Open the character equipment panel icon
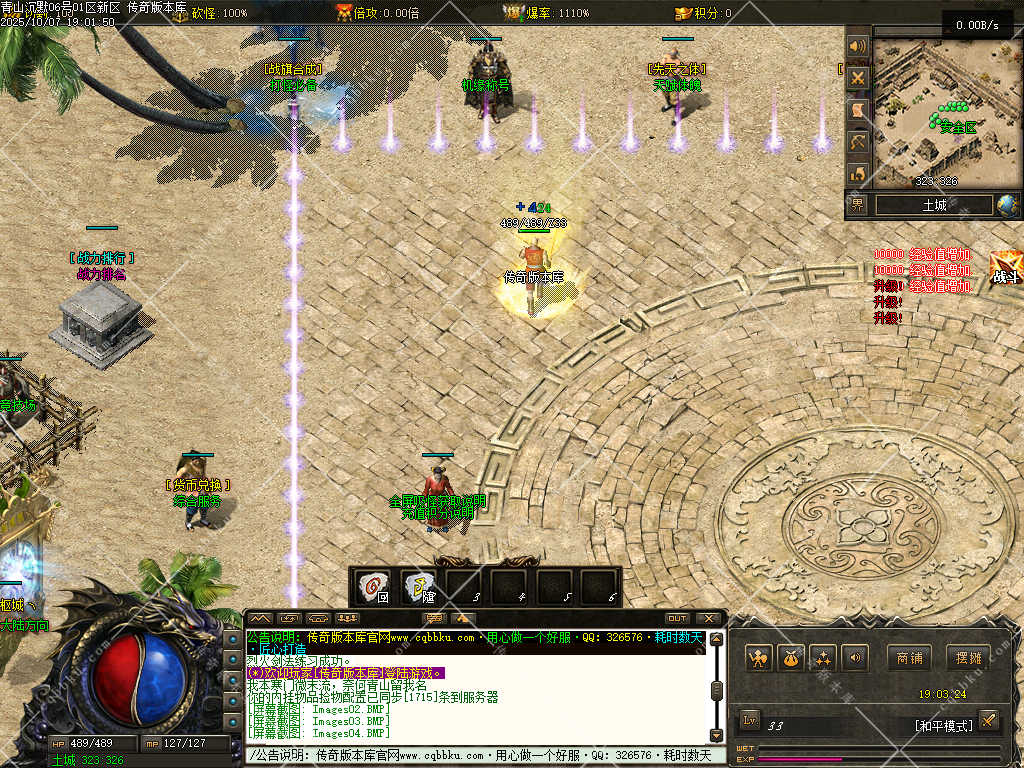The image size is (1024, 768). (x=759, y=658)
